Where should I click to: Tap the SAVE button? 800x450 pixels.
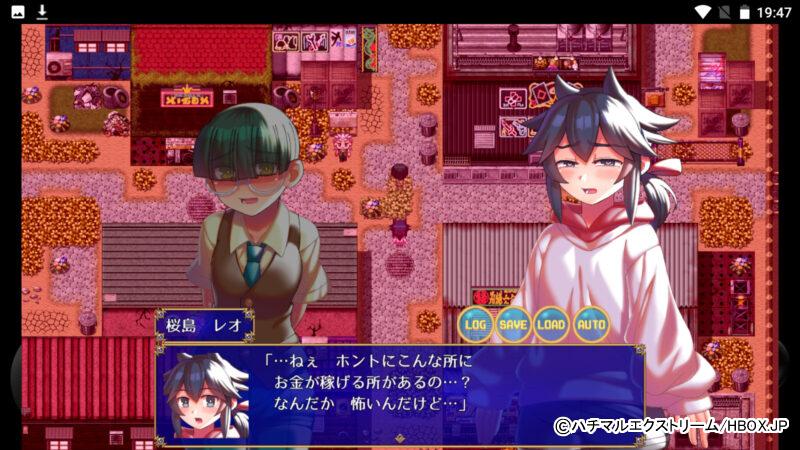click(514, 324)
